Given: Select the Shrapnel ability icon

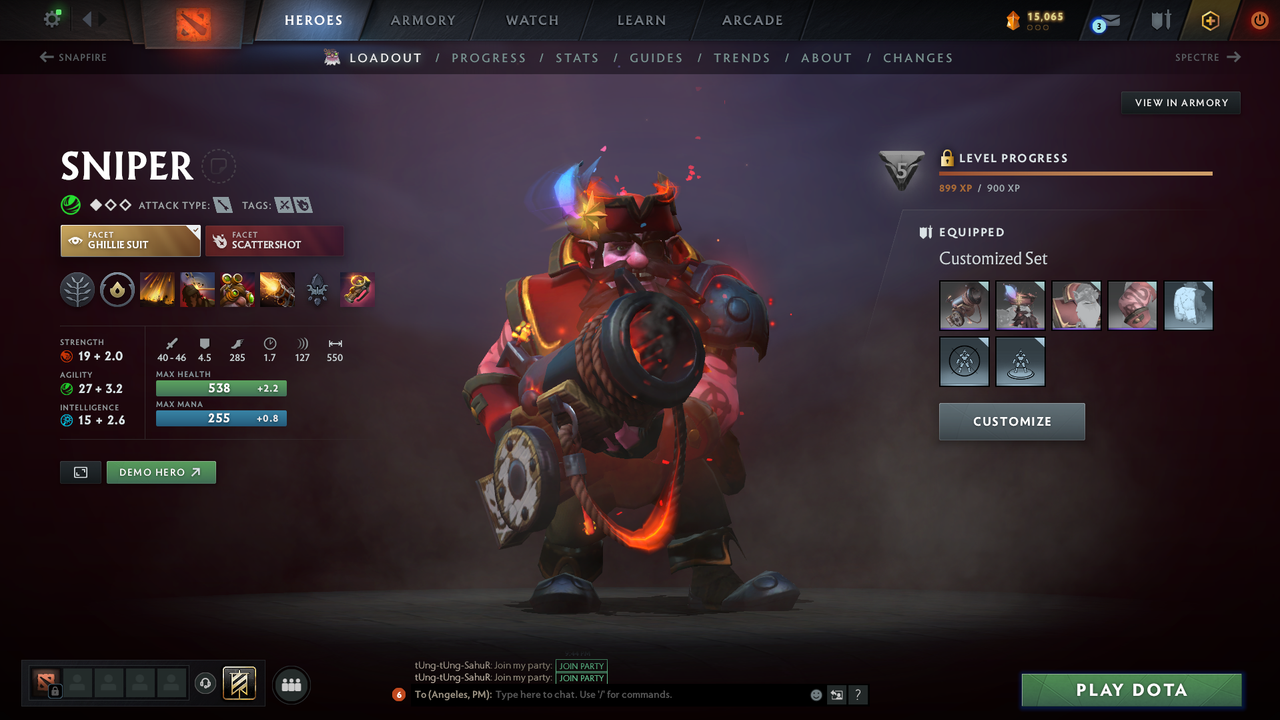Looking at the screenshot, I should [x=157, y=290].
